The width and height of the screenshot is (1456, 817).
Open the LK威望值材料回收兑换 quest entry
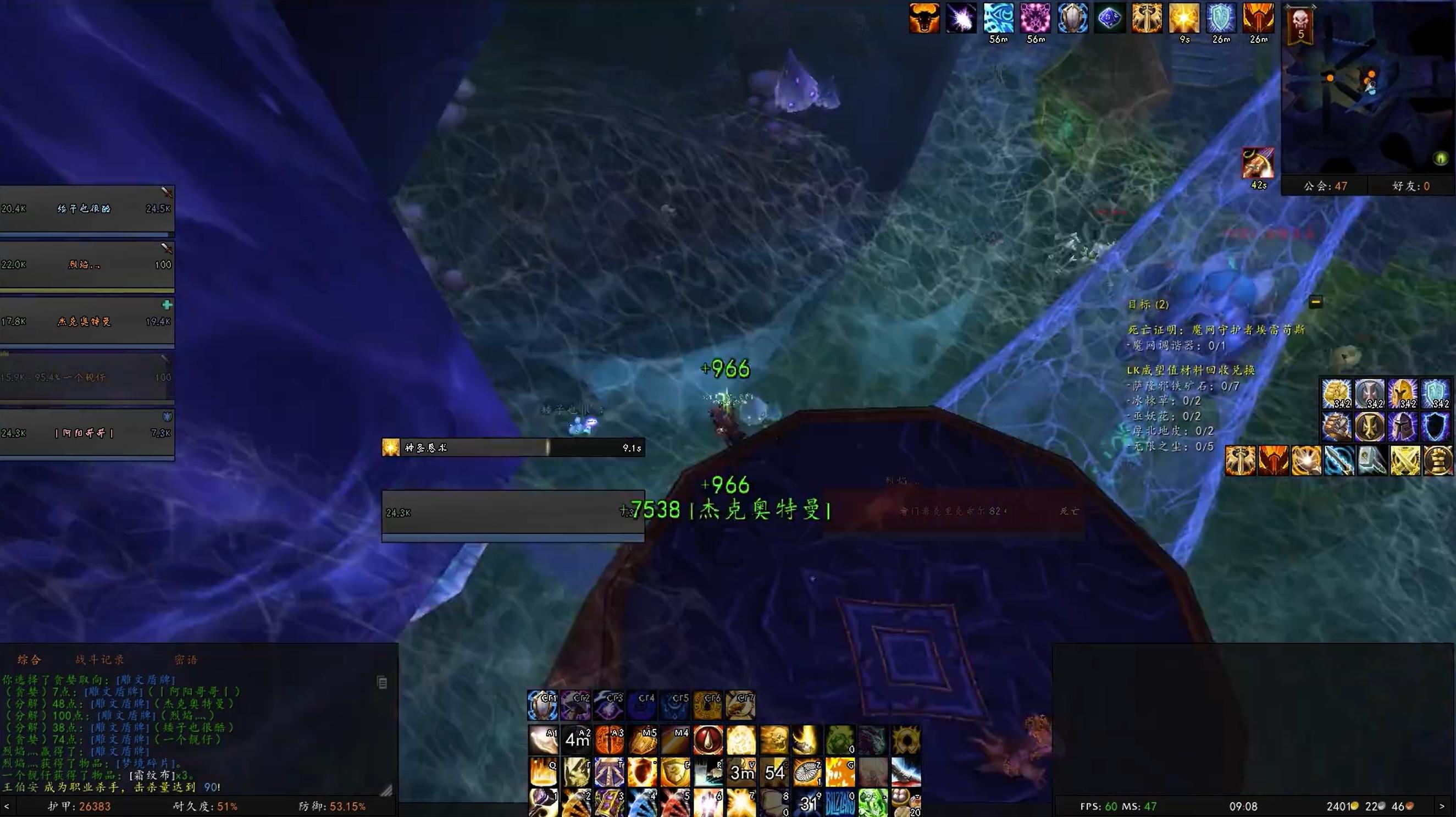(x=1190, y=371)
